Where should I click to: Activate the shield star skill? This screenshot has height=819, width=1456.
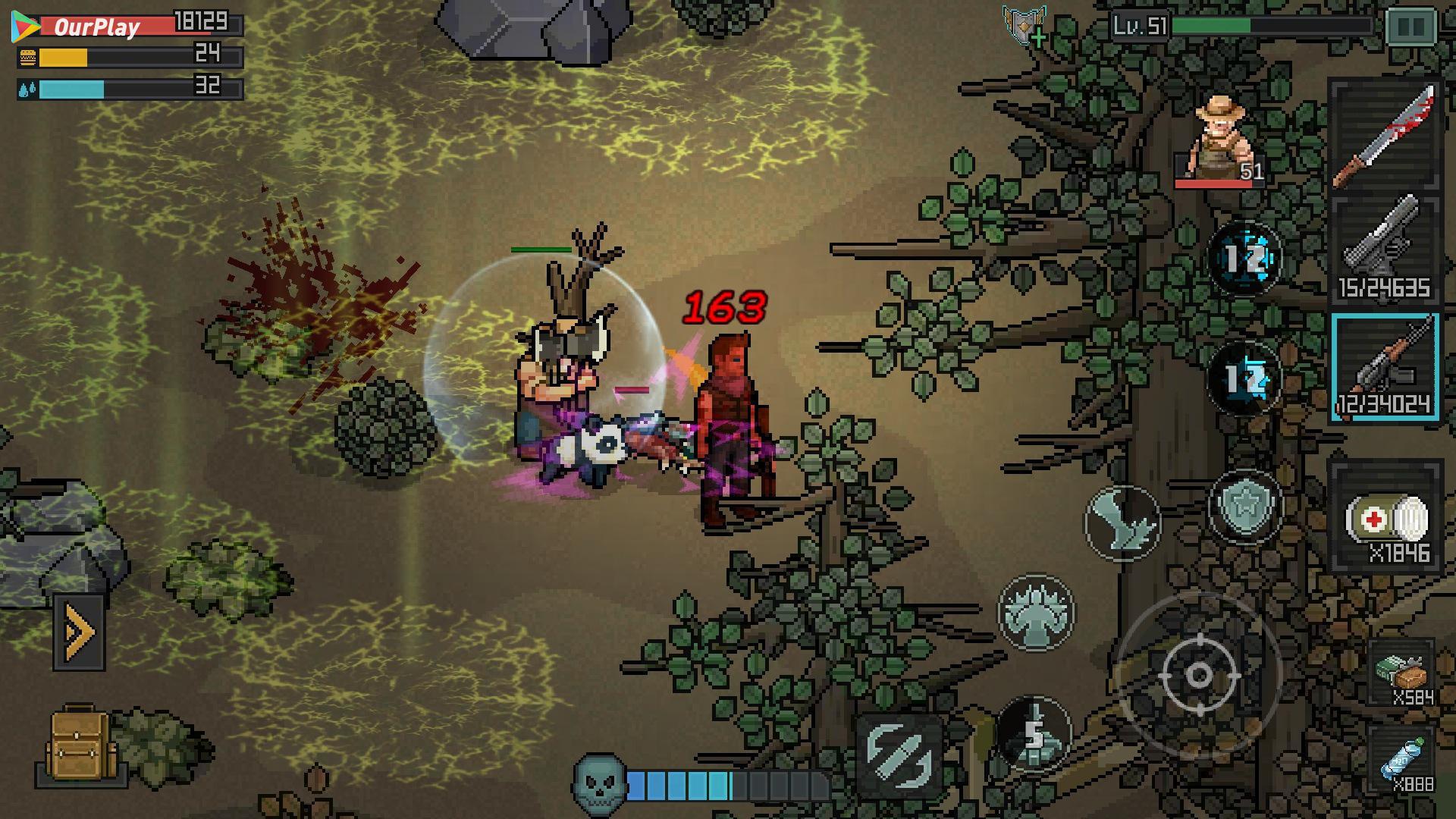click(x=1244, y=506)
